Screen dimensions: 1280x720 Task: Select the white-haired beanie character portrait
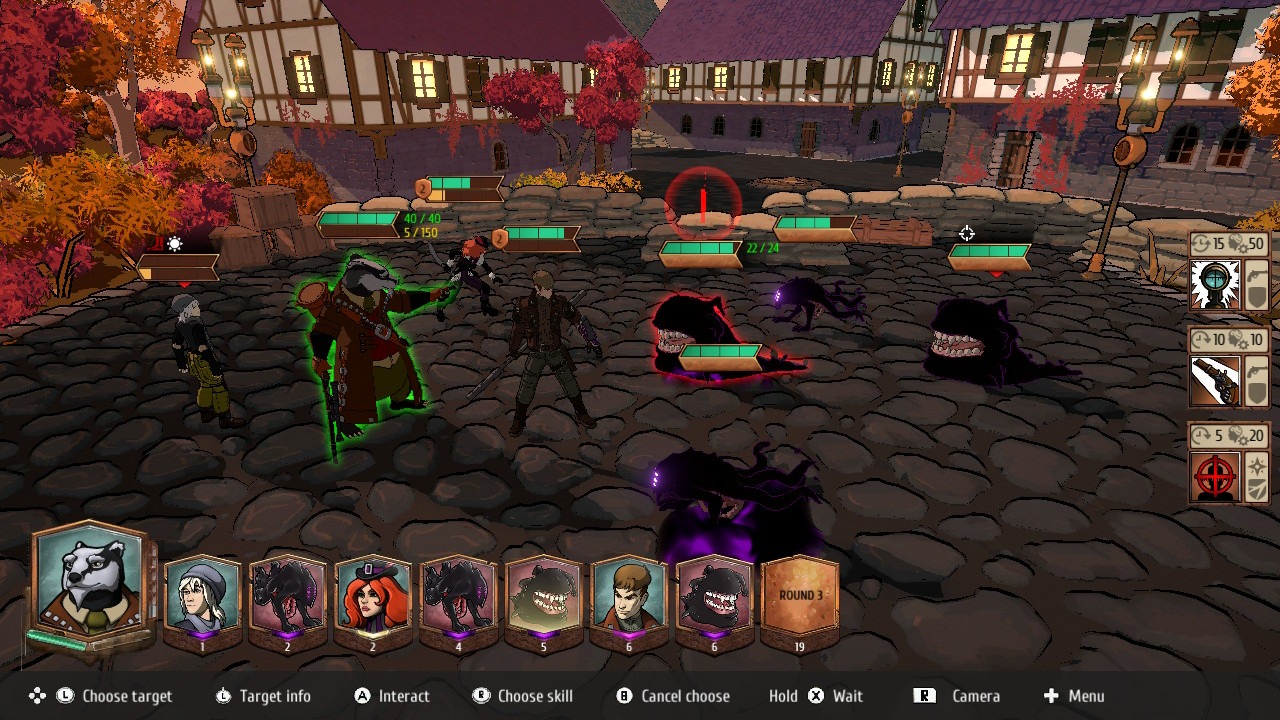click(x=202, y=596)
